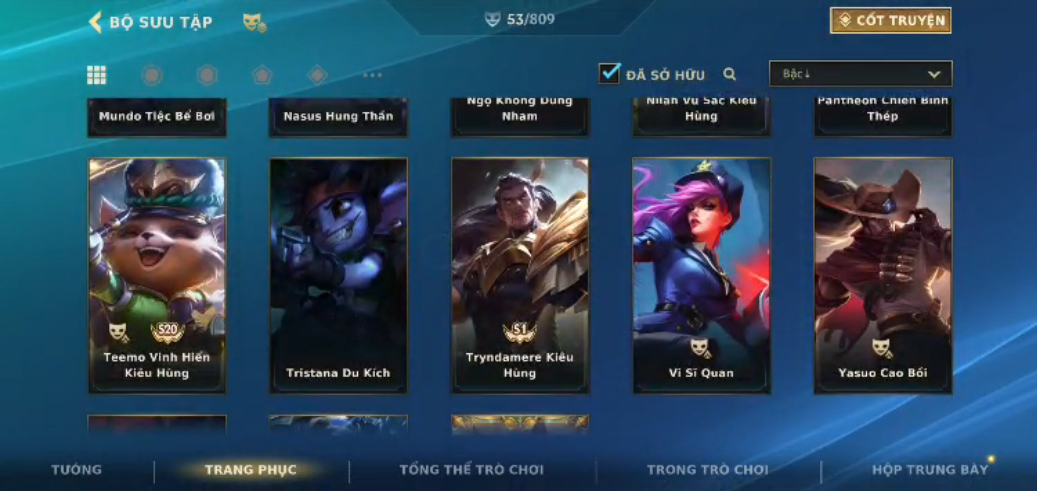Open the Tổng Thể Trò Chơi tab
This screenshot has width=1037, height=491.
coord(471,470)
